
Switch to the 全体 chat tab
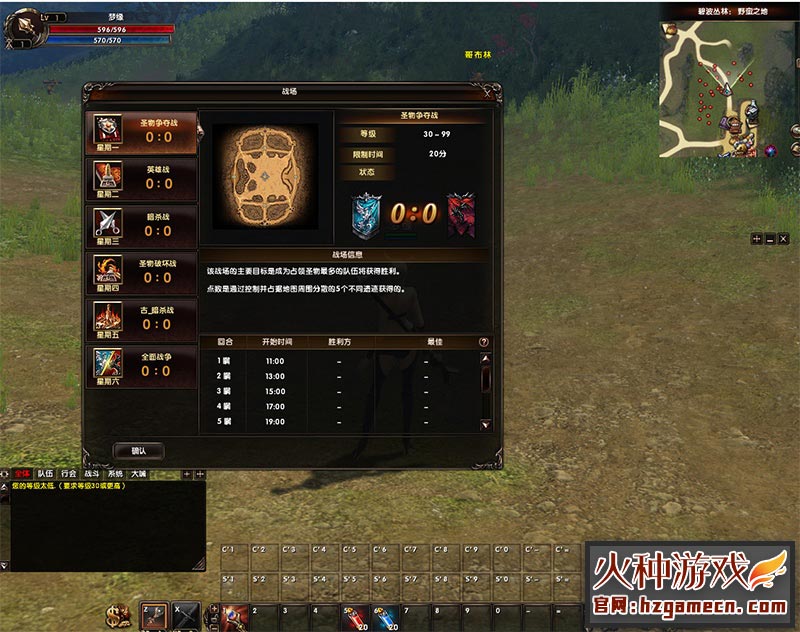pyautogui.click(x=23, y=473)
